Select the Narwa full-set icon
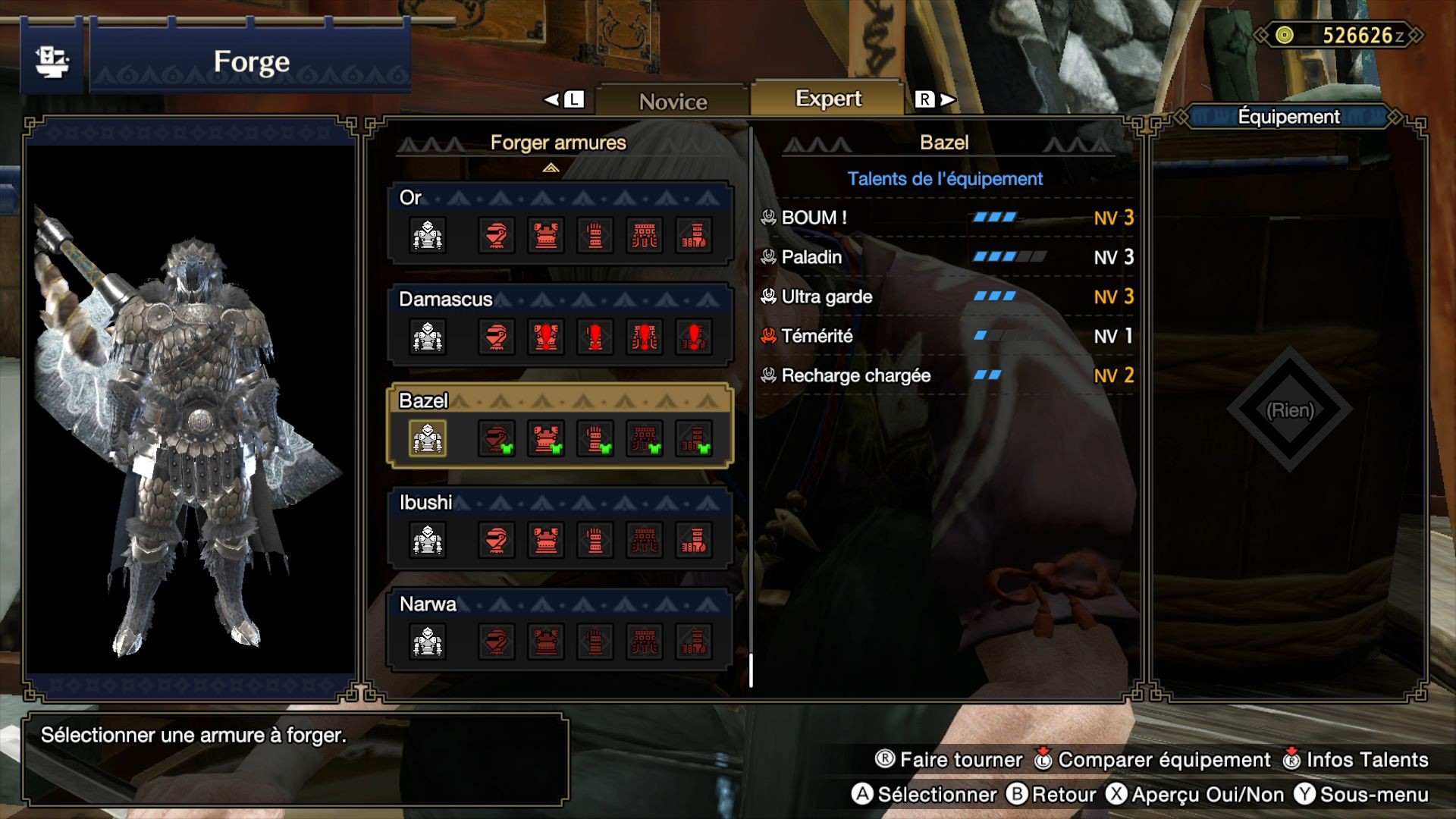The width and height of the screenshot is (1456, 819). pyautogui.click(x=428, y=642)
